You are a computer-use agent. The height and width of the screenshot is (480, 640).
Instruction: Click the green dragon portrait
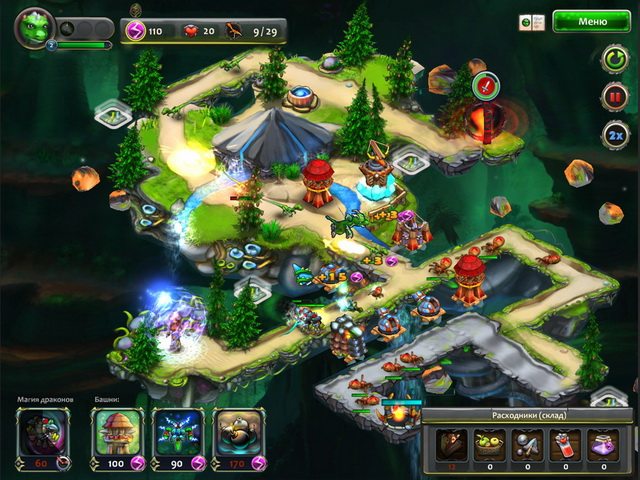pos(33,26)
